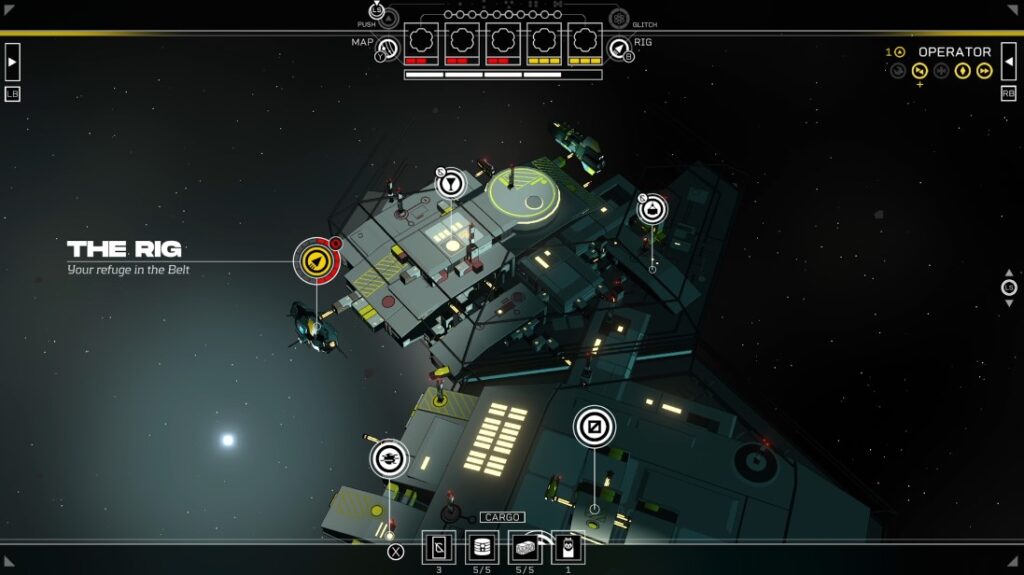Click the Operator double-arrow fast-forward perk icon

(x=984, y=71)
